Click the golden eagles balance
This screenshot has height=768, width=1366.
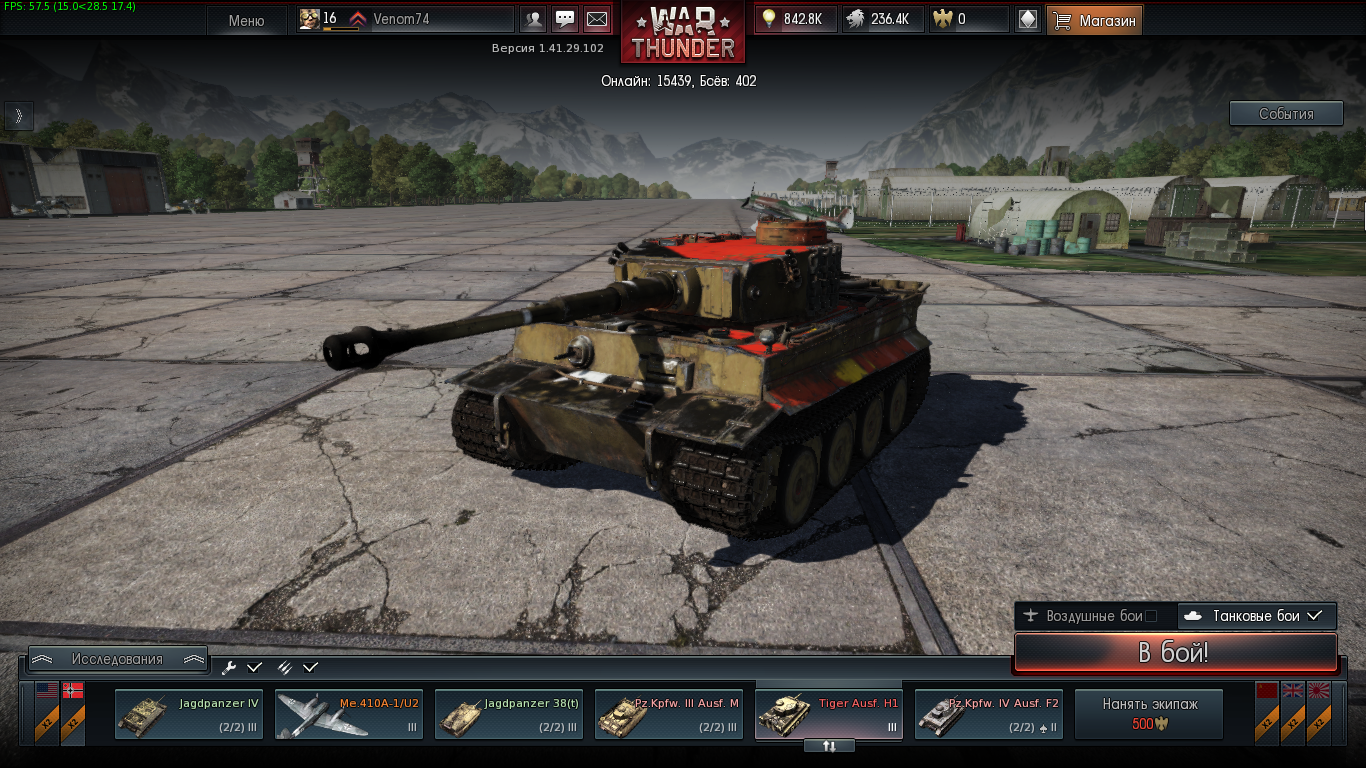(968, 19)
